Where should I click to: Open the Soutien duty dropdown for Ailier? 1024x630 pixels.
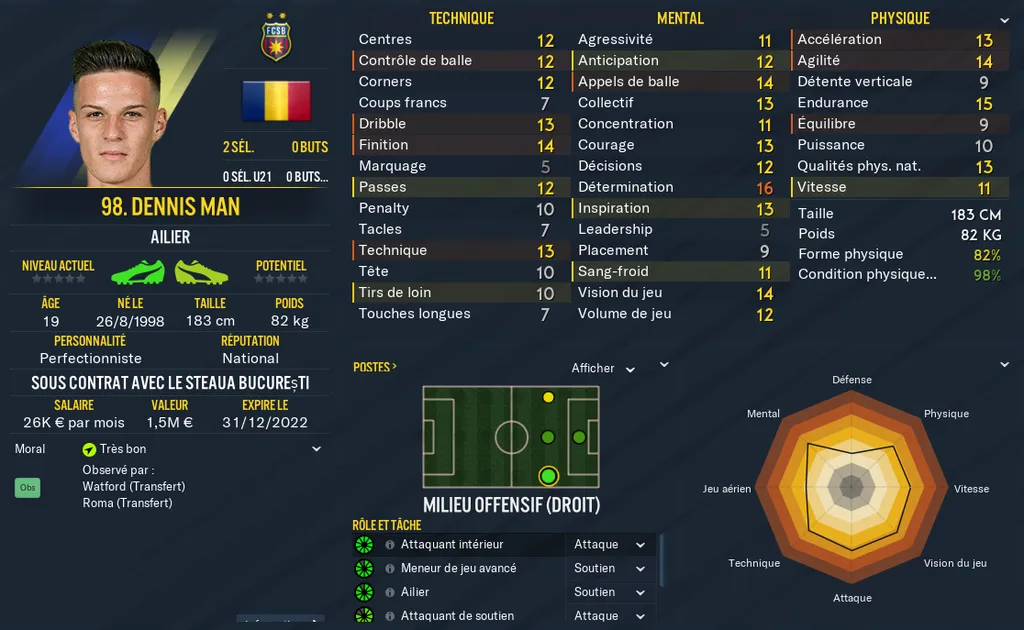610,592
